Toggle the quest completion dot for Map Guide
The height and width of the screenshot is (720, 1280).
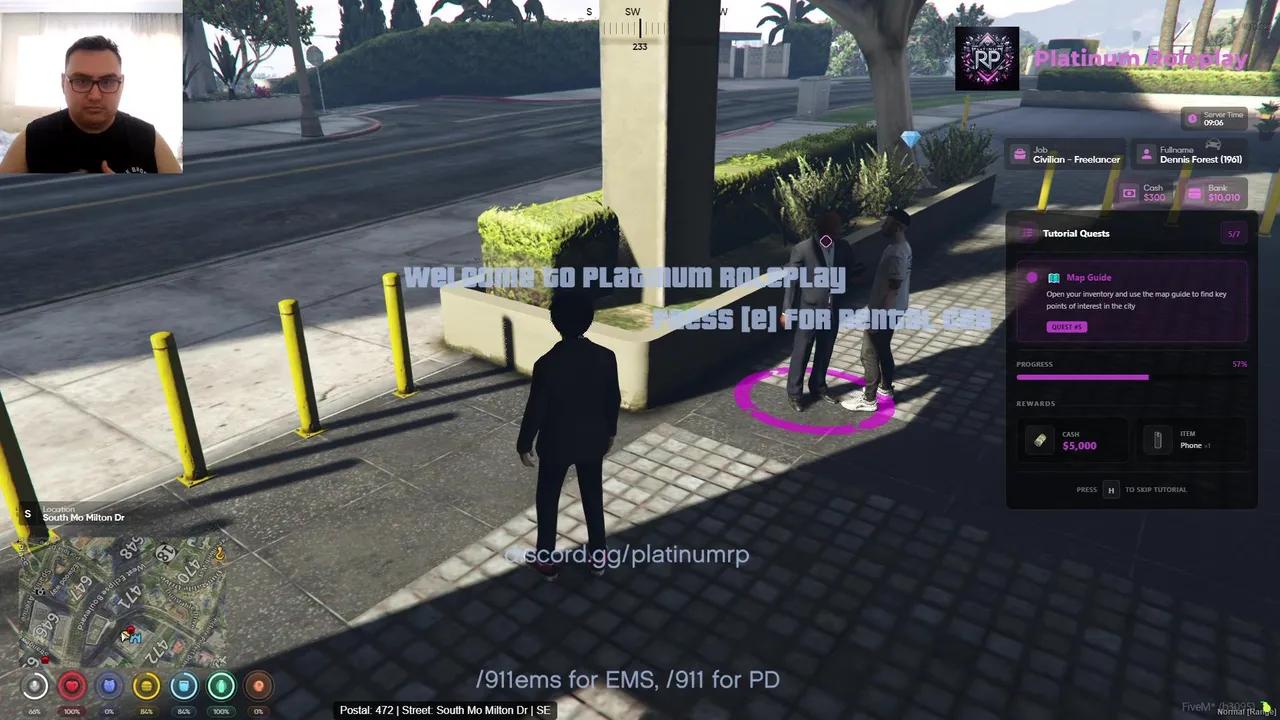[1032, 277]
